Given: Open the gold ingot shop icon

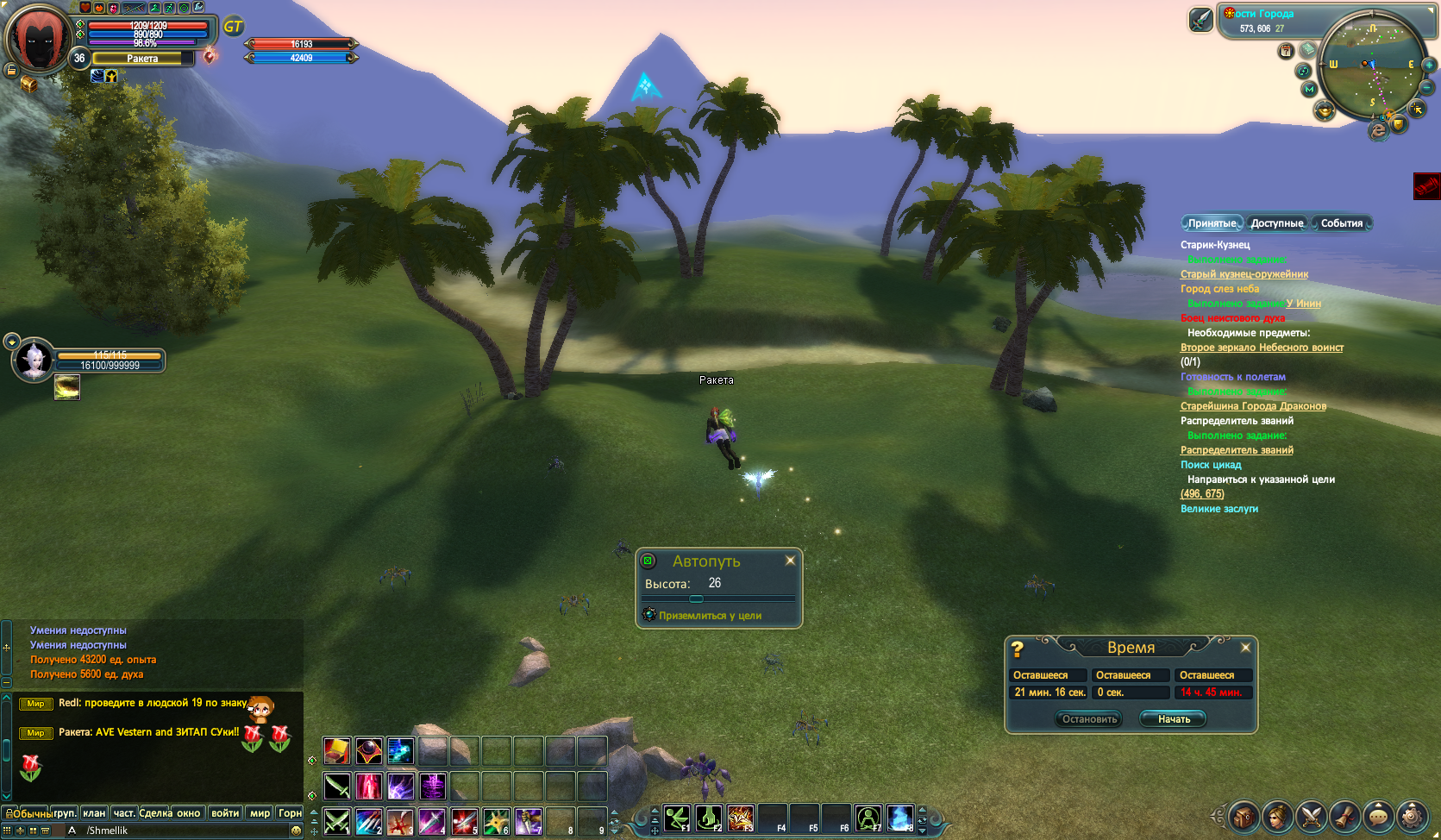Looking at the screenshot, I should coord(1324,110).
